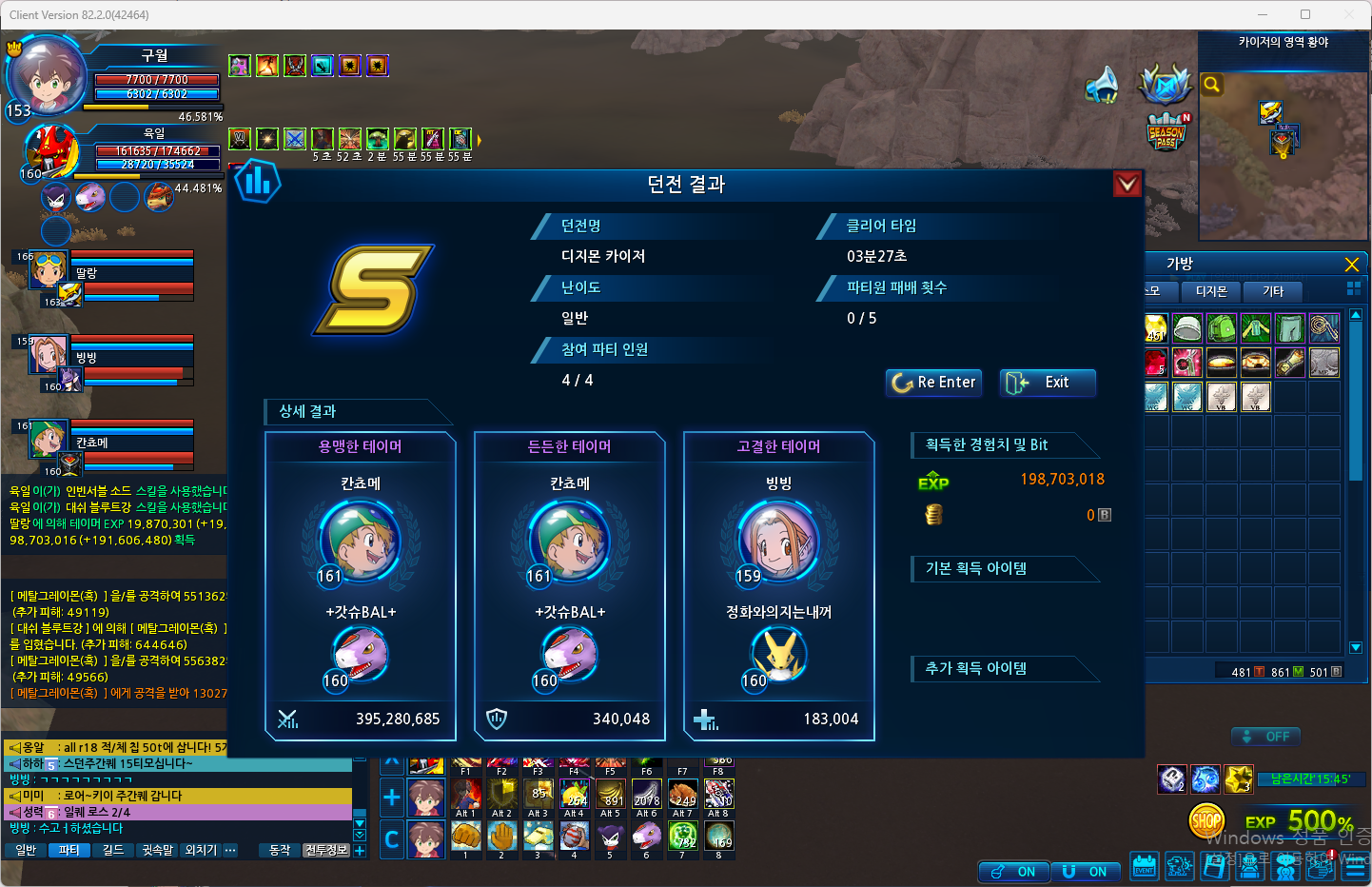Switch to the 기타 bag tab
Image resolution: width=1372 pixels, height=887 pixels.
1273,291
